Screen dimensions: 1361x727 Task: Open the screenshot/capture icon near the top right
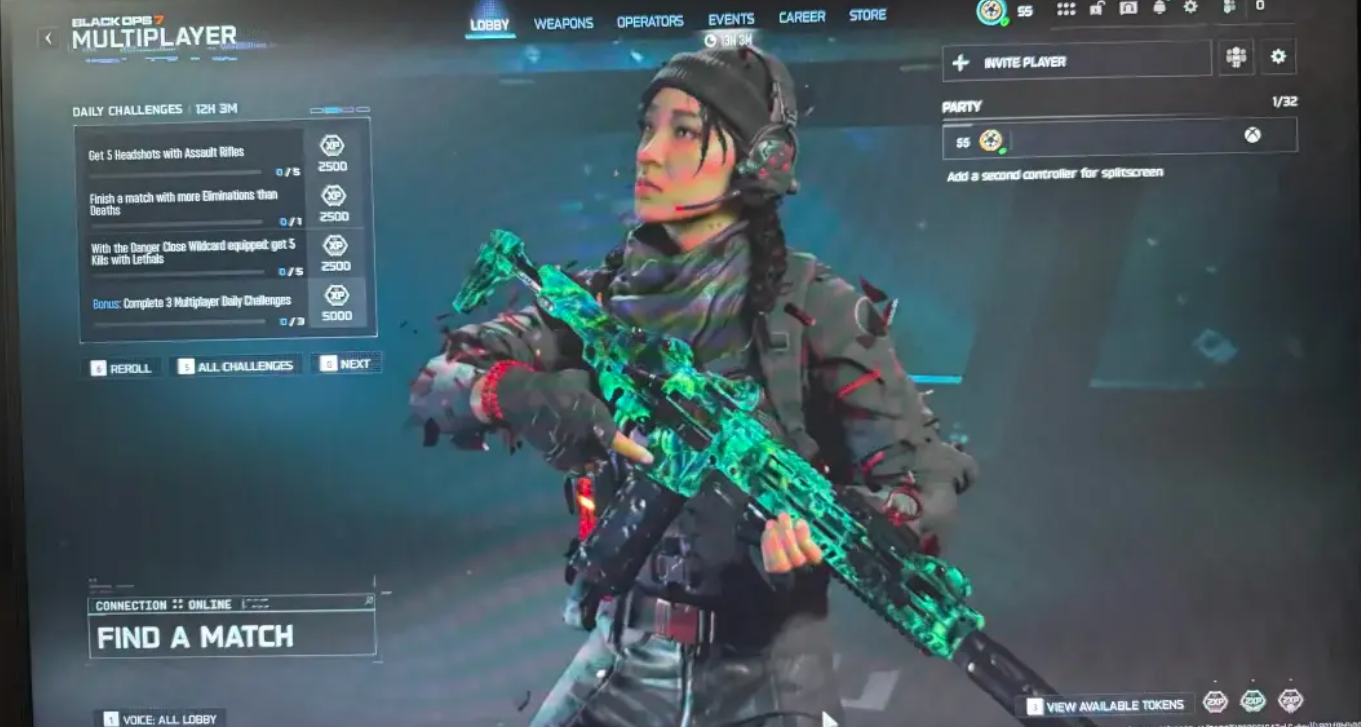point(1127,9)
